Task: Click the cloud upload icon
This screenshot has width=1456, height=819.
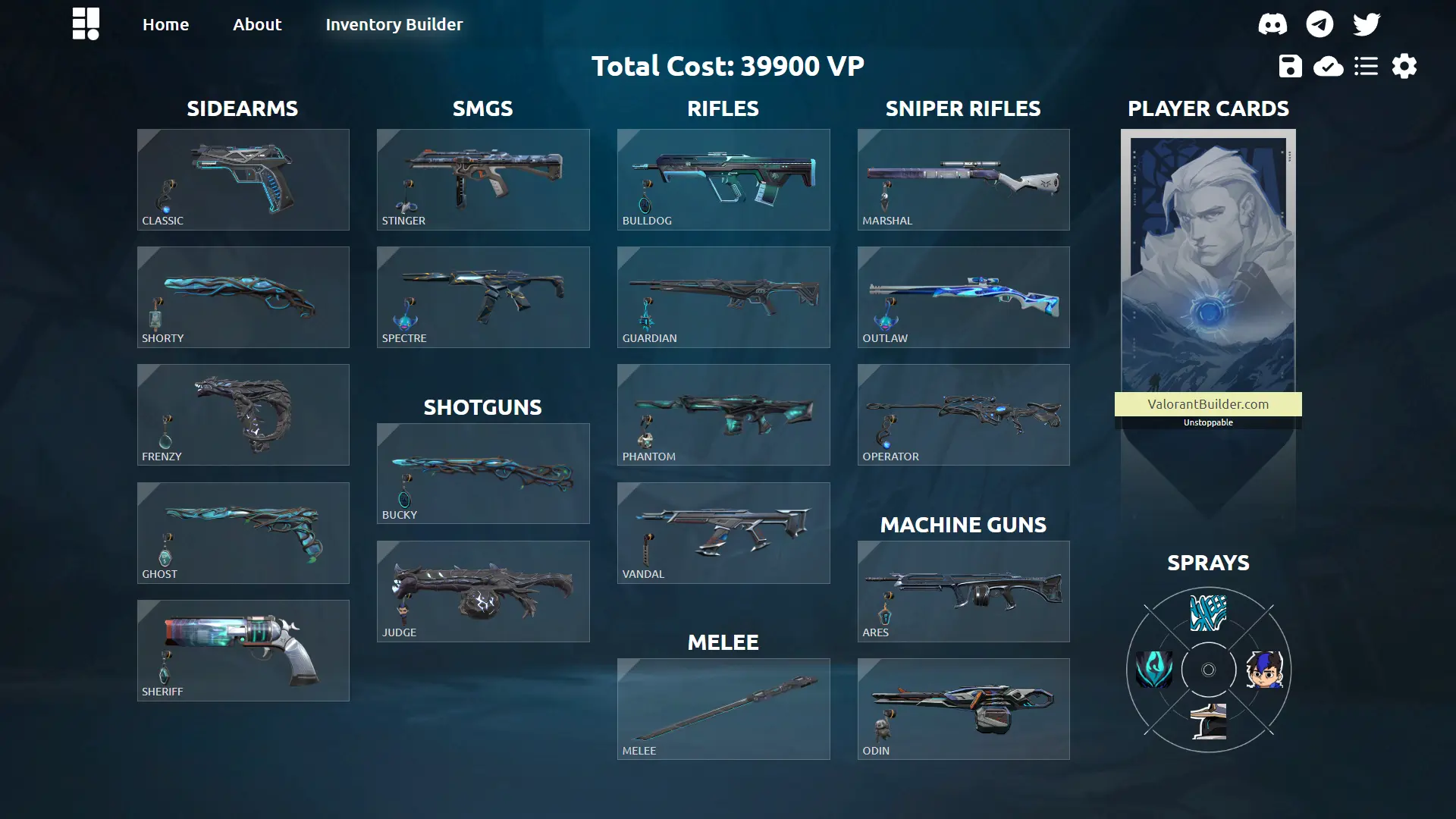Action: point(1328,66)
